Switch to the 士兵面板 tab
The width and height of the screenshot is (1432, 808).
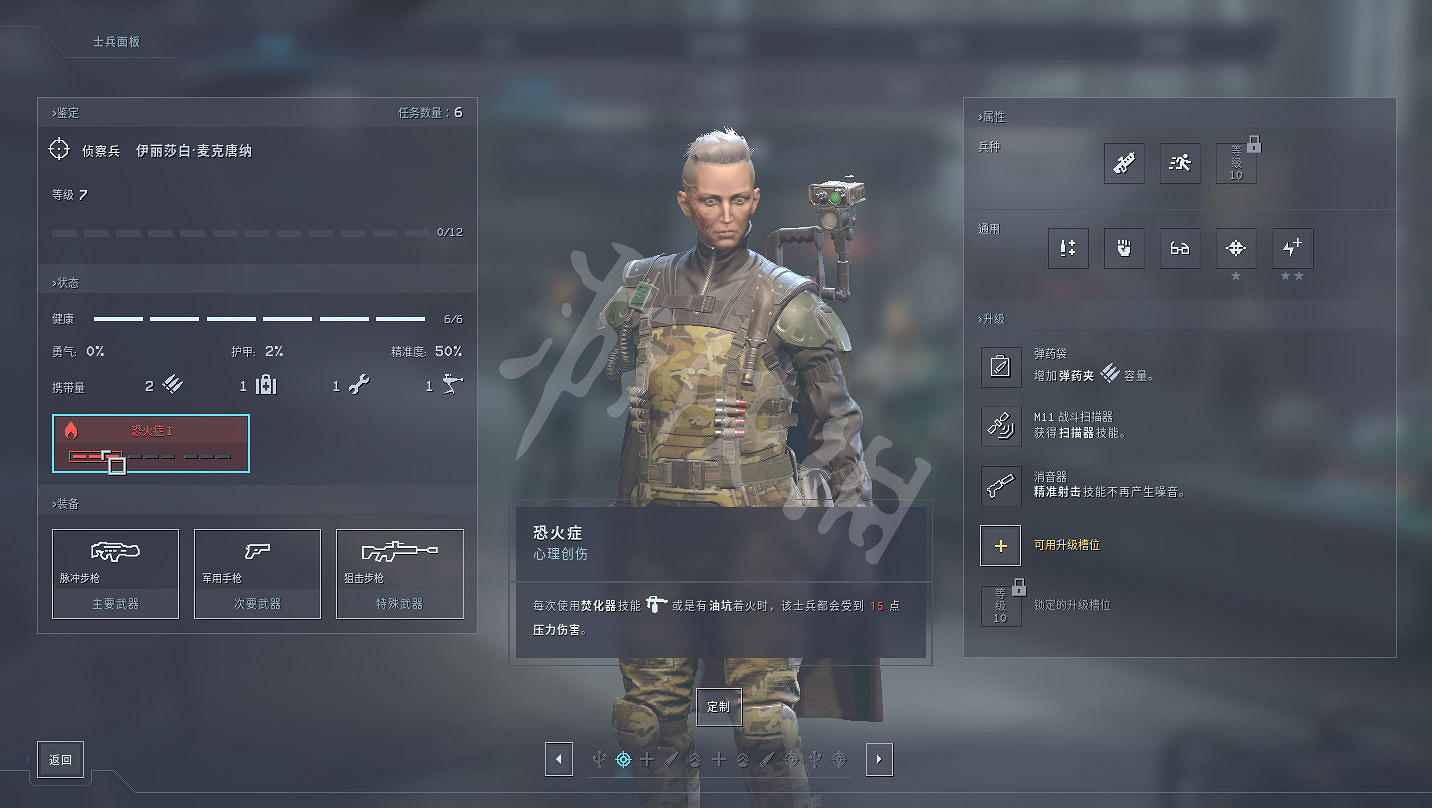[x=116, y=42]
